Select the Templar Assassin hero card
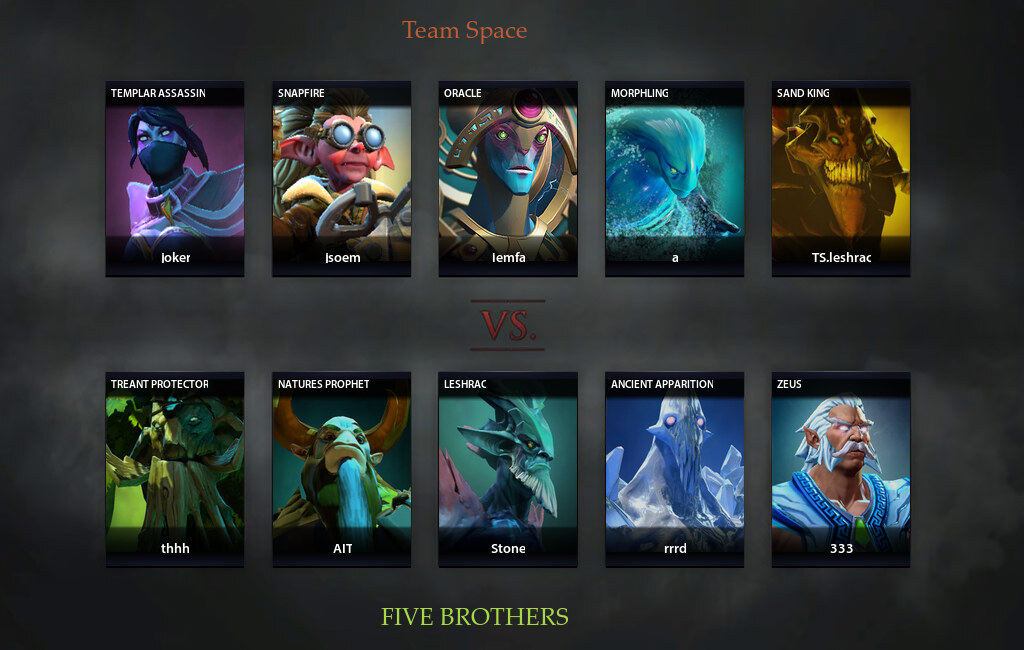 (175, 178)
